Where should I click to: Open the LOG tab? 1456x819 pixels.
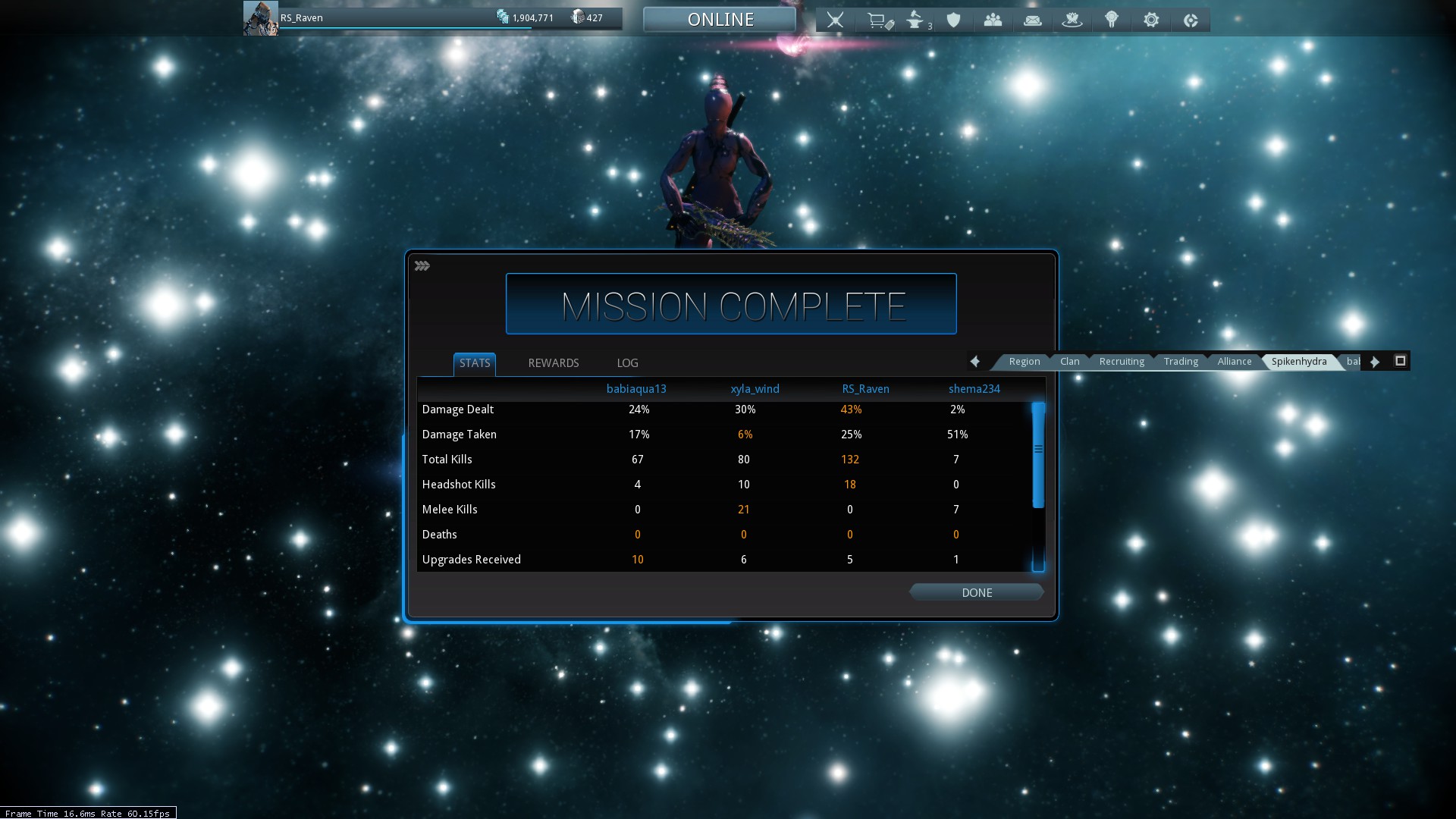(x=627, y=363)
